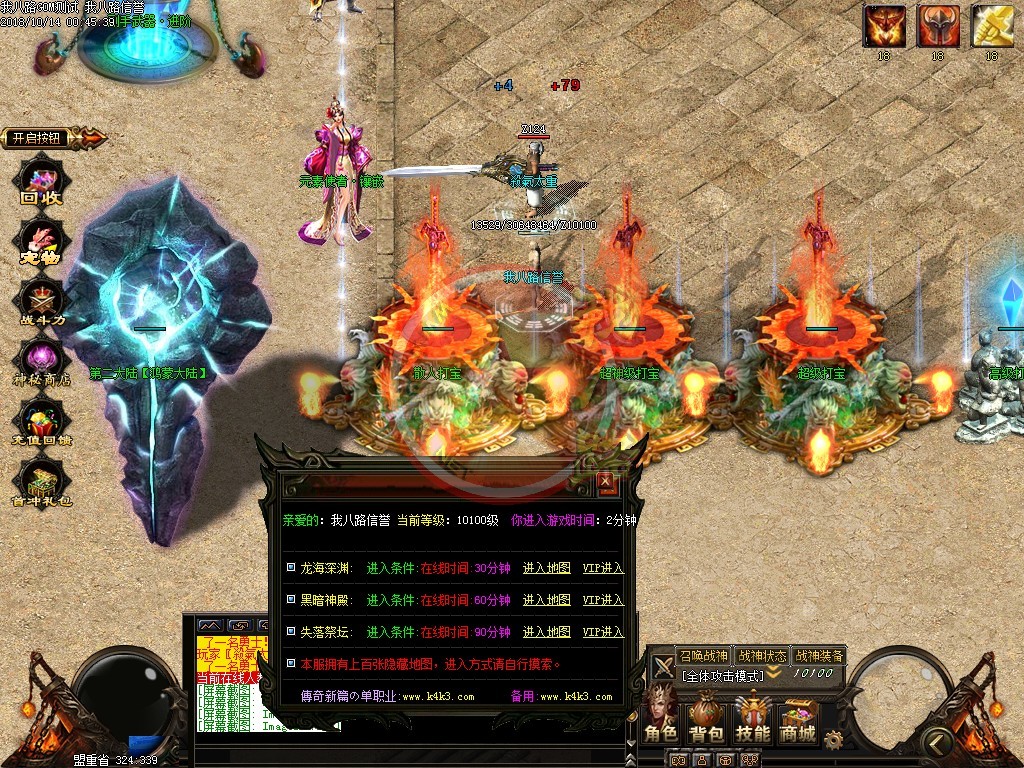Screen dimensions: 1024x768
Task: Open the 充值回馈 recharge rewards
Action: (x=42, y=424)
